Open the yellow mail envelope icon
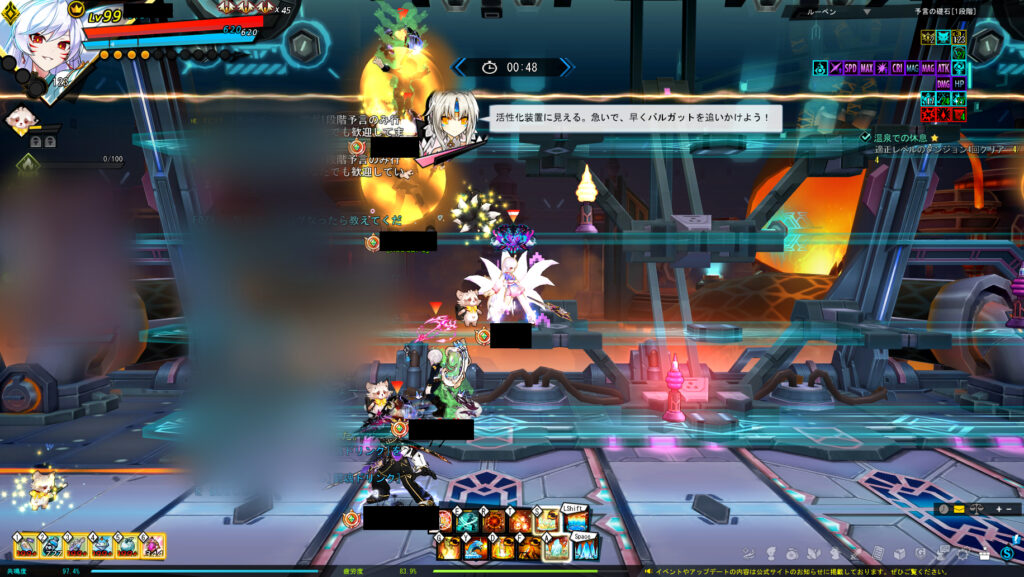 (x=959, y=509)
